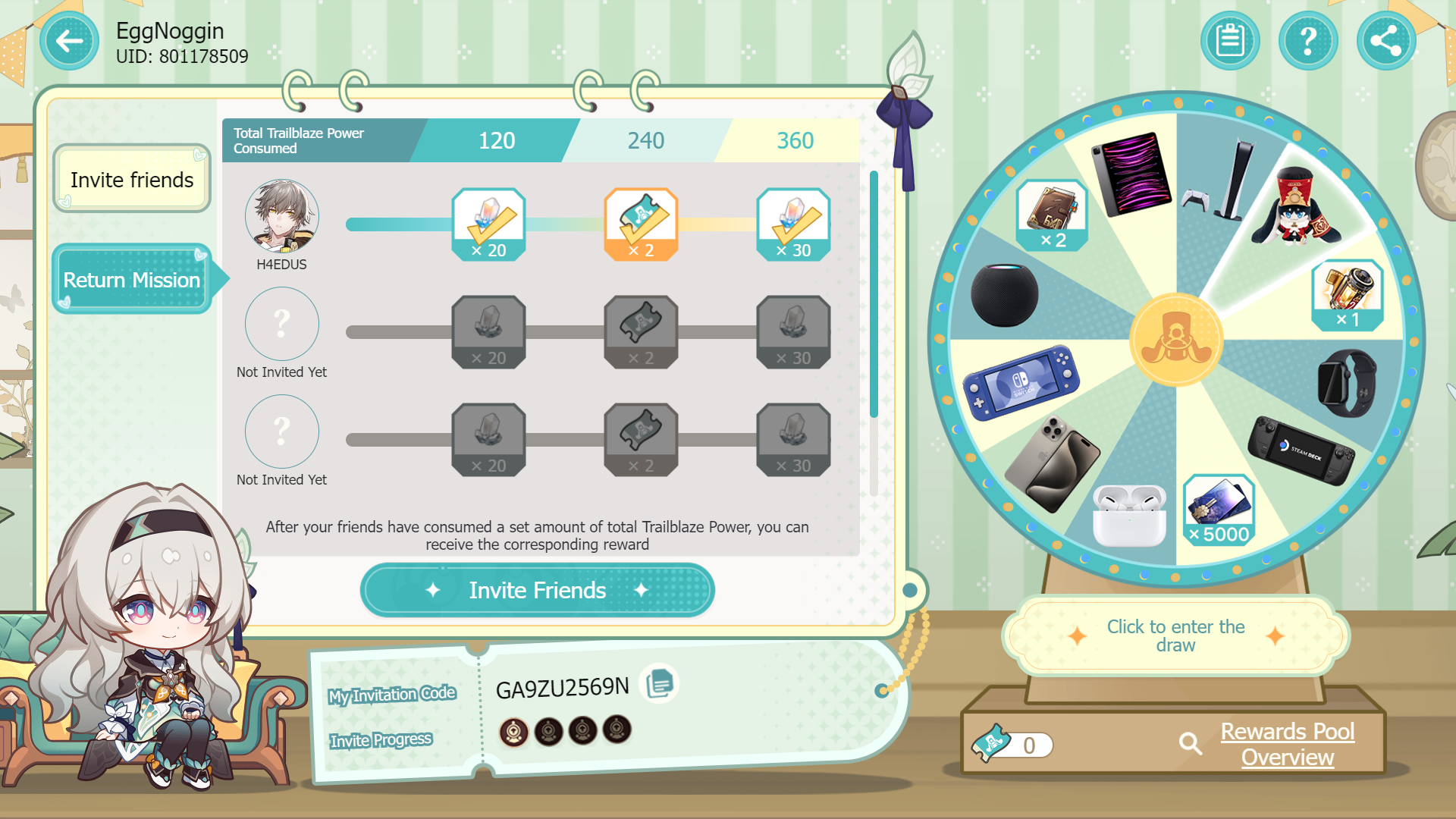
Task: Open the survey clipboard icon top right
Action: point(1230,41)
